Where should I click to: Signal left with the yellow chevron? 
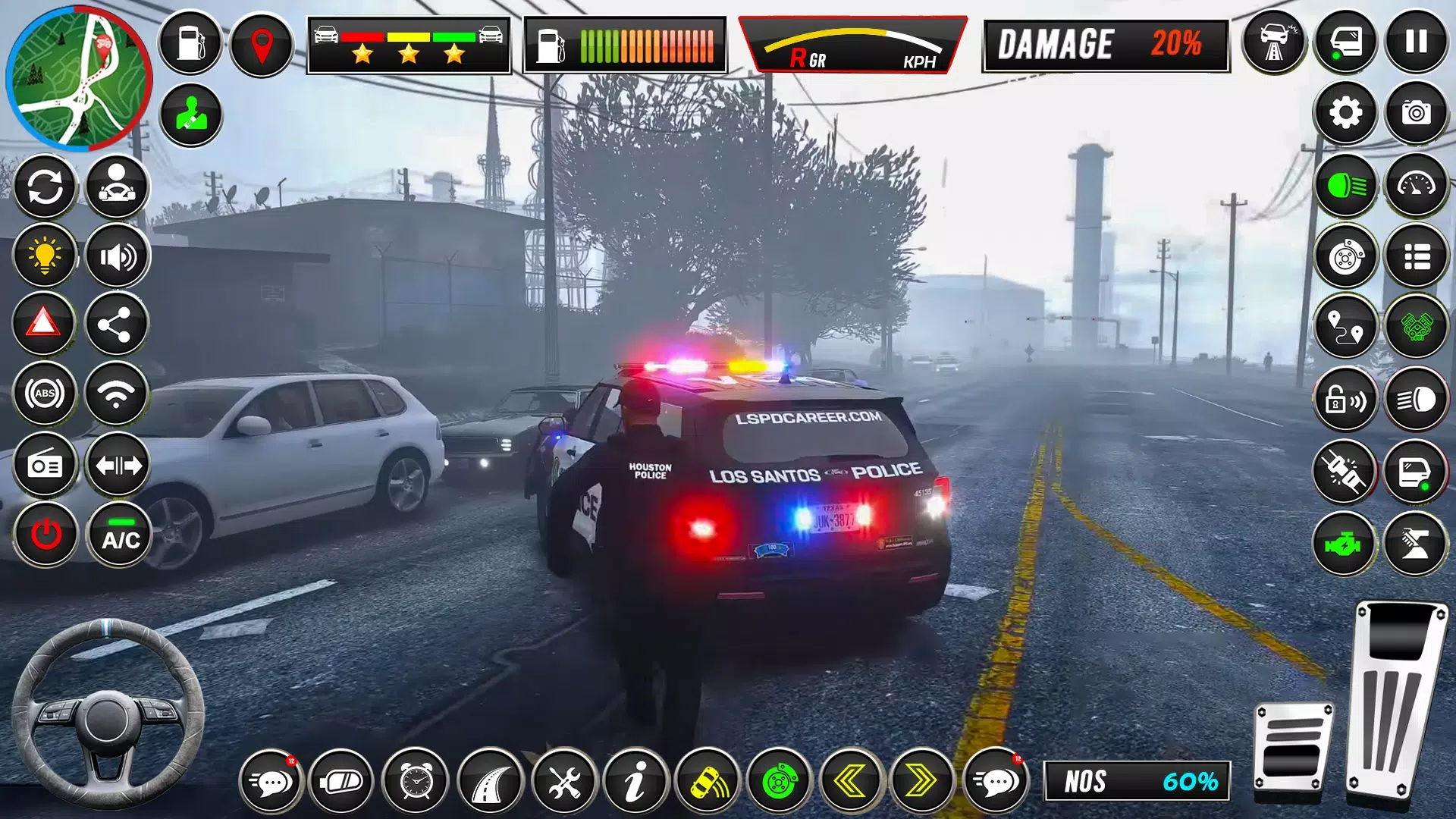[852, 781]
